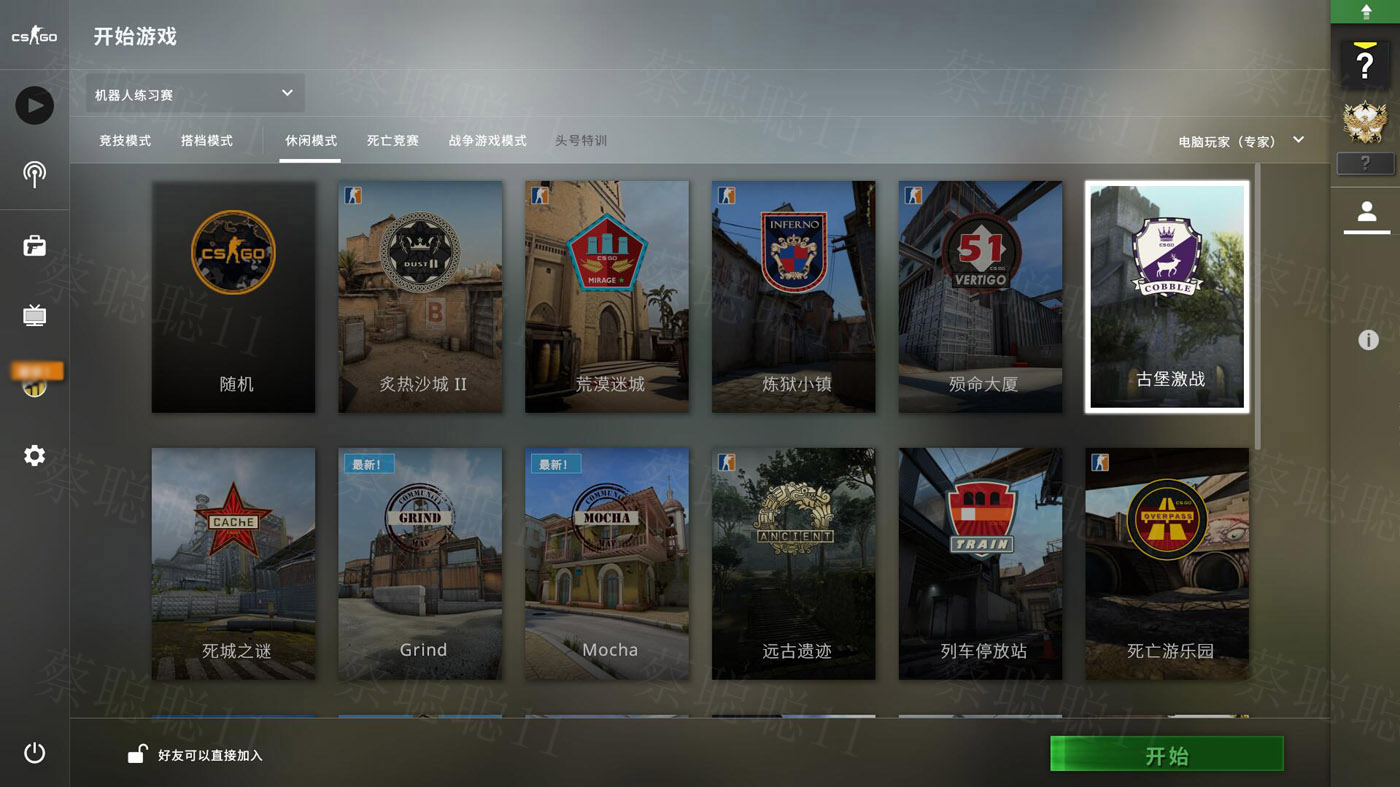Open the 机器人练习赛 game type dropdown
Screen dimensions: 1400x787
(x=195, y=94)
